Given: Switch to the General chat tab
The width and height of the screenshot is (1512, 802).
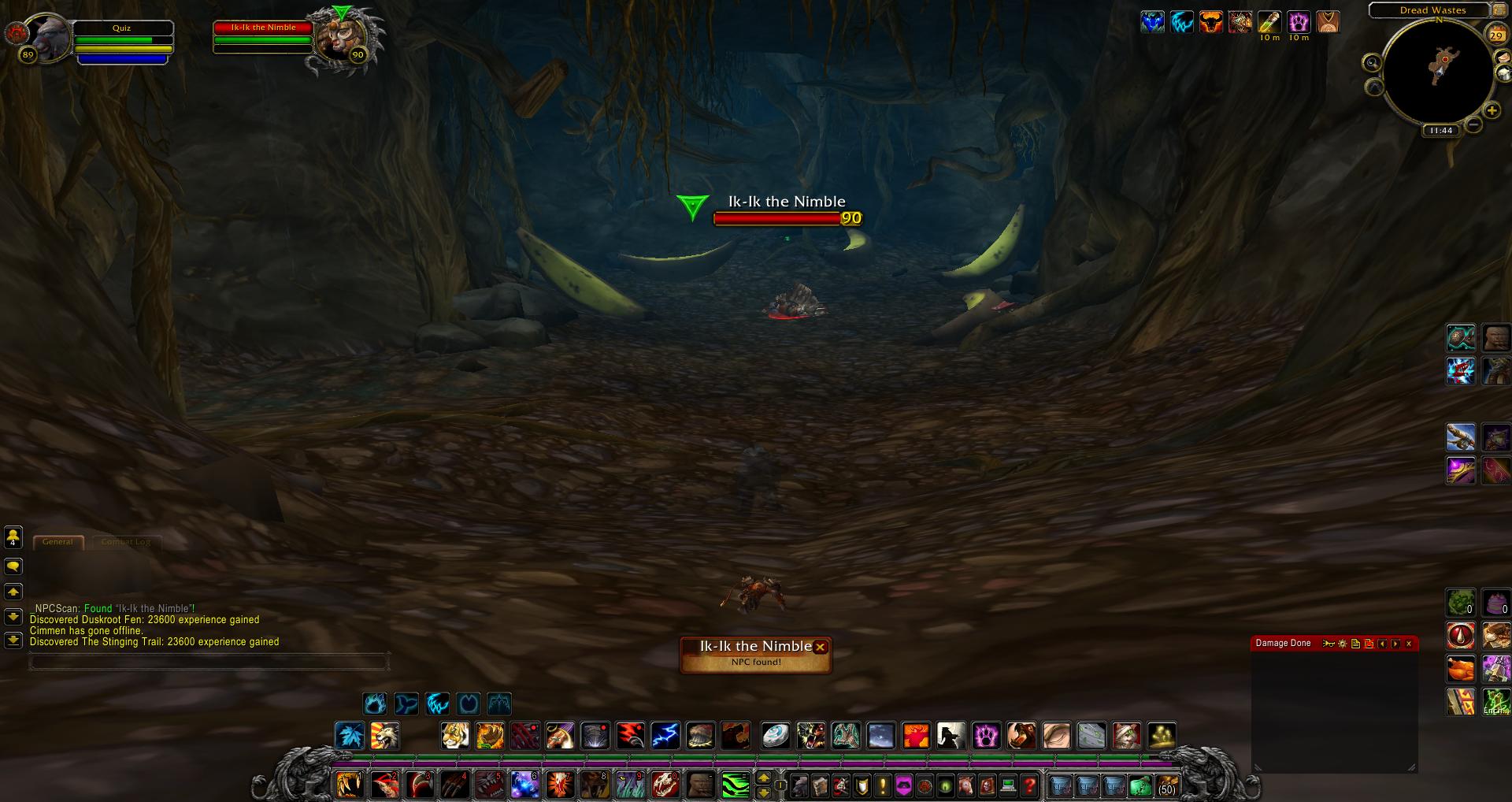Looking at the screenshot, I should 57,542.
